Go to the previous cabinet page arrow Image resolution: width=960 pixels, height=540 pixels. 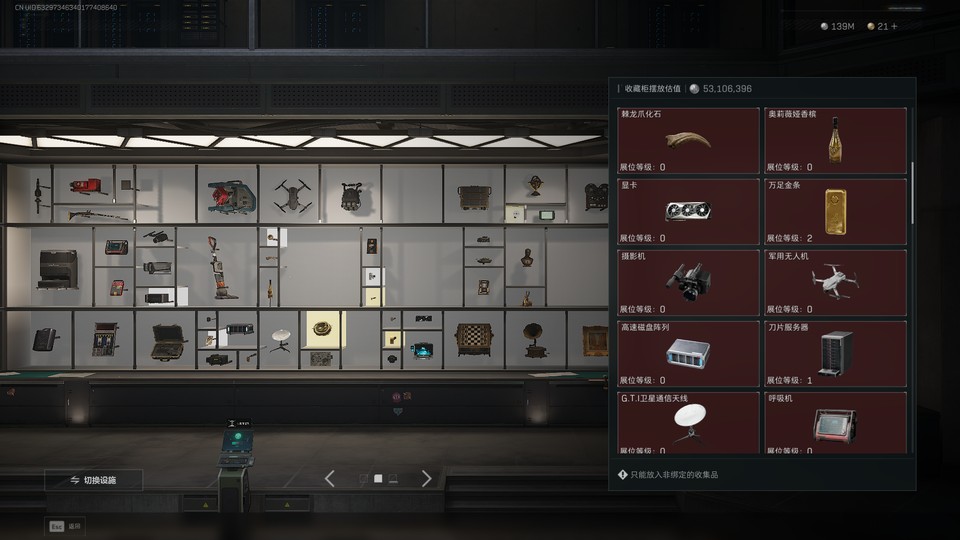click(330, 479)
